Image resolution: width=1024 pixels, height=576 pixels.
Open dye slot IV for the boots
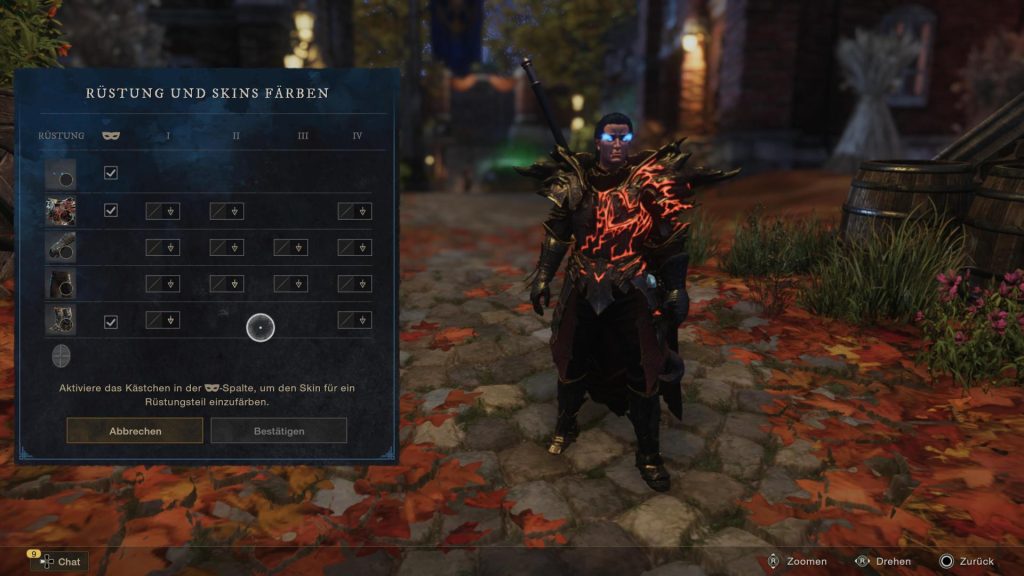[x=354, y=320]
